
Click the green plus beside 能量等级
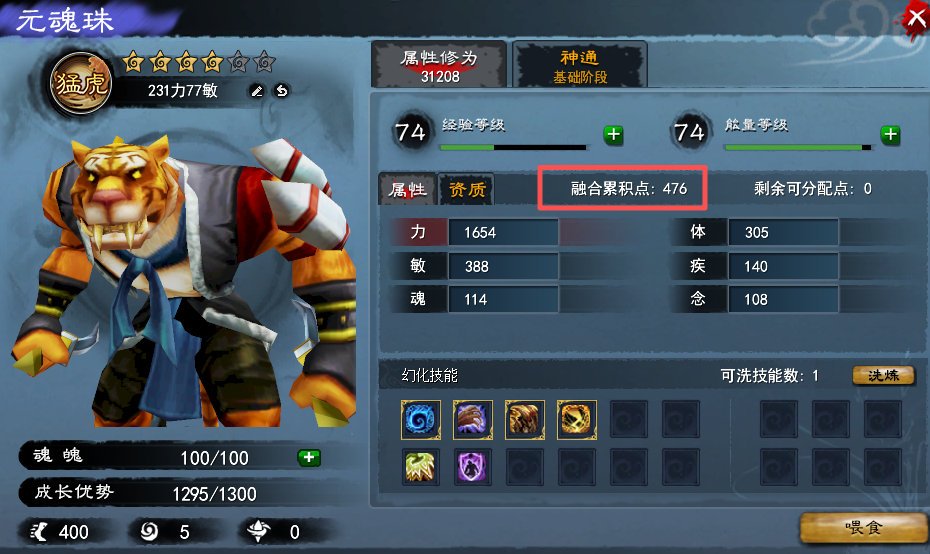click(889, 135)
